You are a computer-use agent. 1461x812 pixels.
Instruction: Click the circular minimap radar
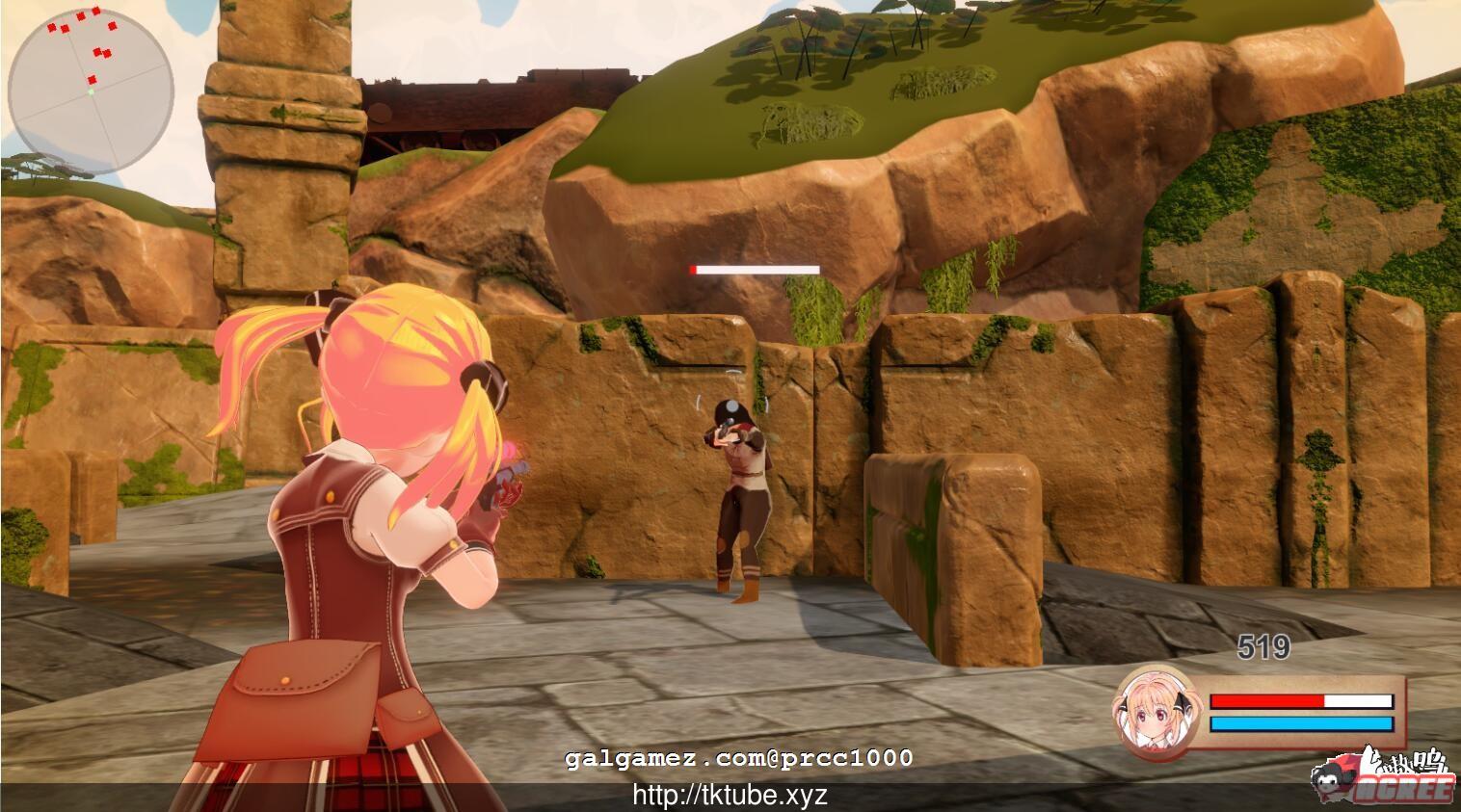tap(91, 92)
